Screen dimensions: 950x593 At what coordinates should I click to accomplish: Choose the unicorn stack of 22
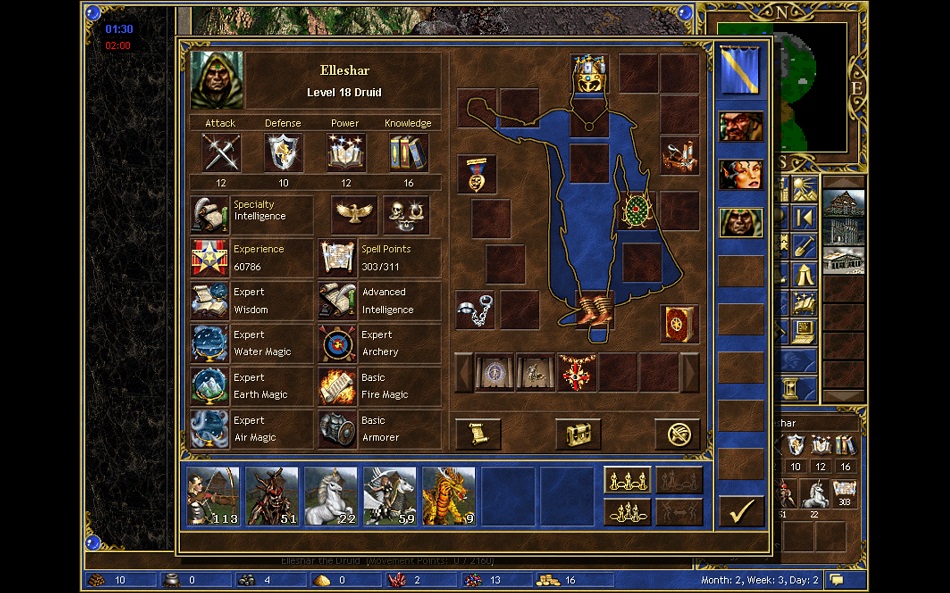(x=331, y=496)
